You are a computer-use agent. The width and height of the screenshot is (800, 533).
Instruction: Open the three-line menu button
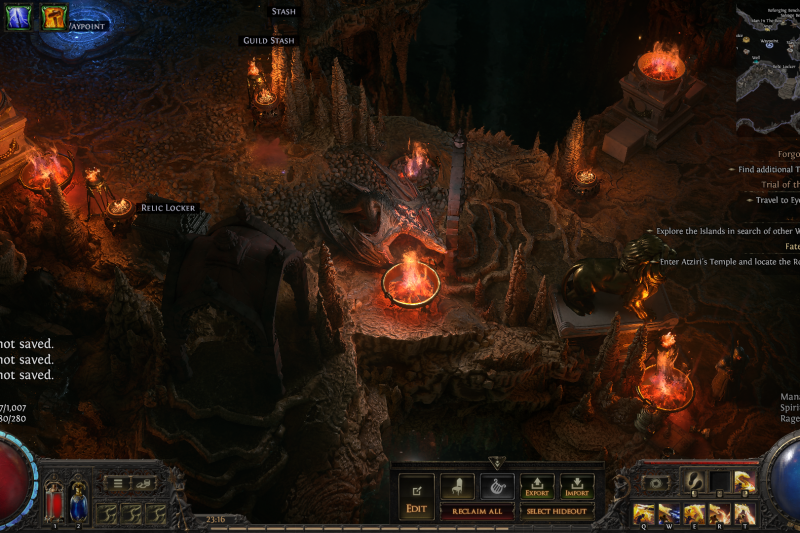tap(119, 484)
